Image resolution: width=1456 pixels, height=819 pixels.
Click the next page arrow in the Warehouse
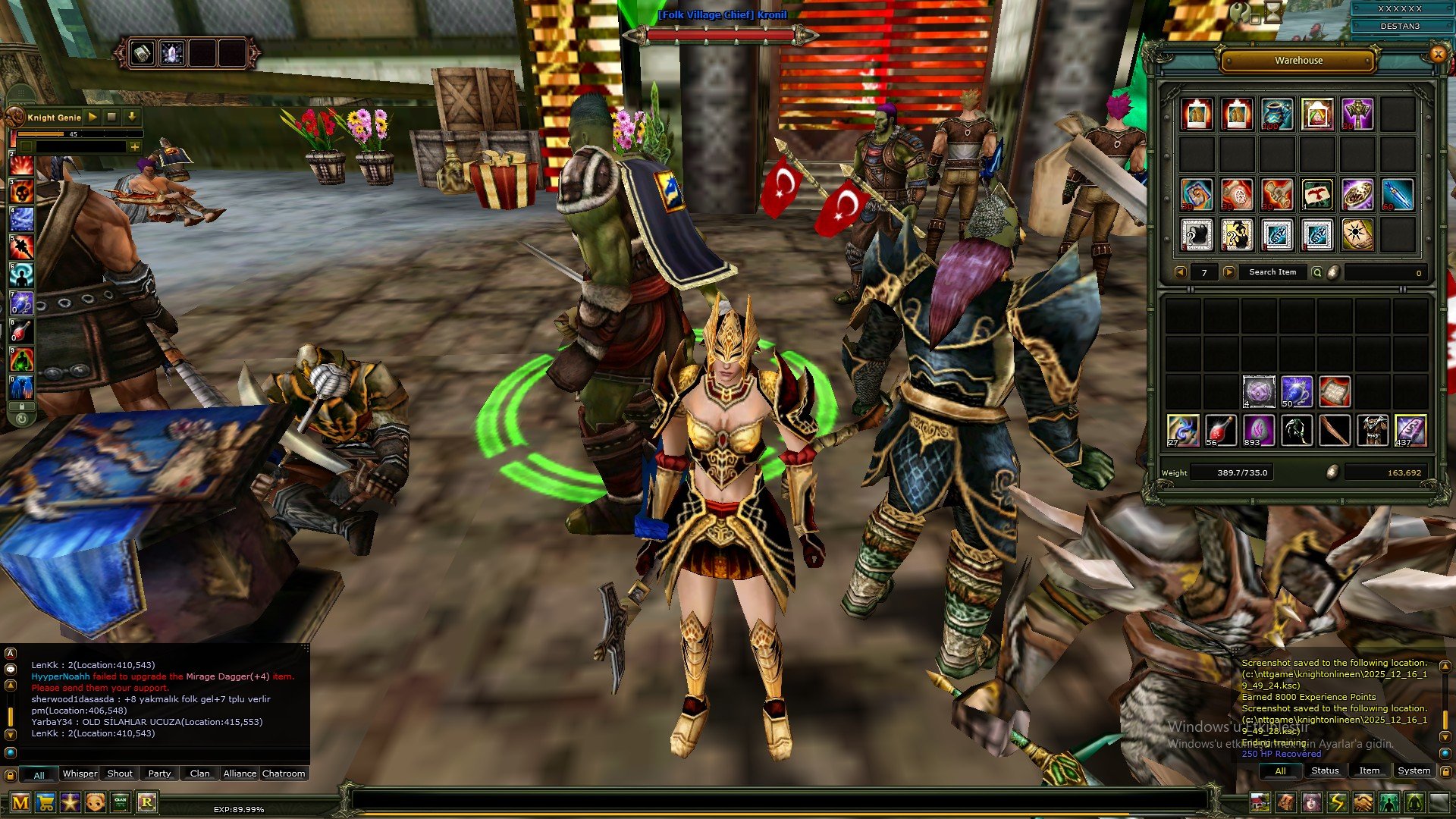tap(1229, 272)
